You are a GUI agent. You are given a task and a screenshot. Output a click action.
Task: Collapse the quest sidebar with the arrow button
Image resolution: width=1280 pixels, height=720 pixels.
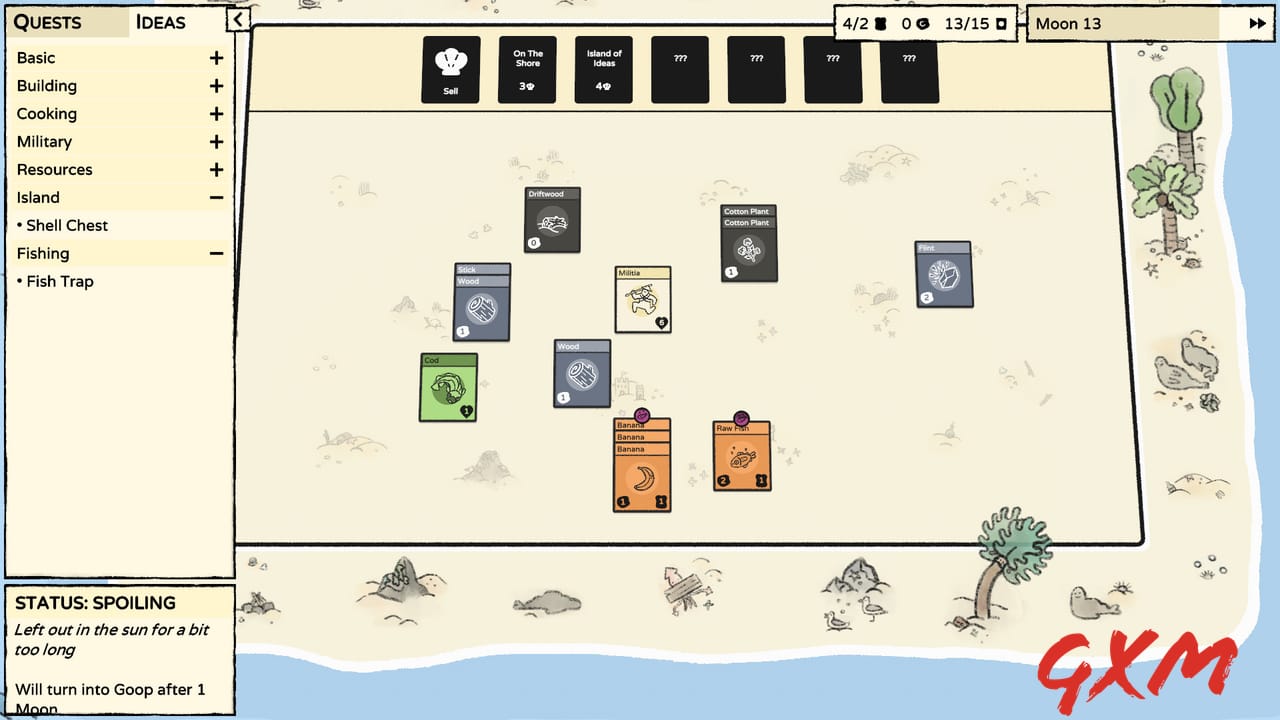(238, 19)
